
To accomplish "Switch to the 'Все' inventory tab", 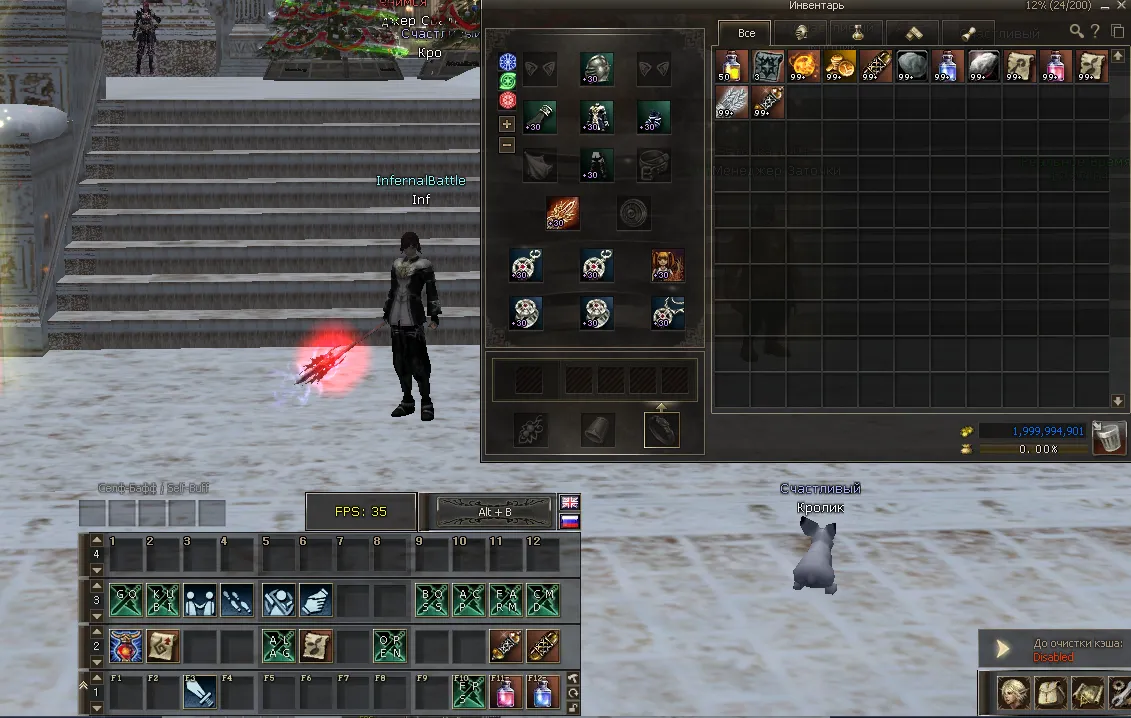I will pos(745,33).
